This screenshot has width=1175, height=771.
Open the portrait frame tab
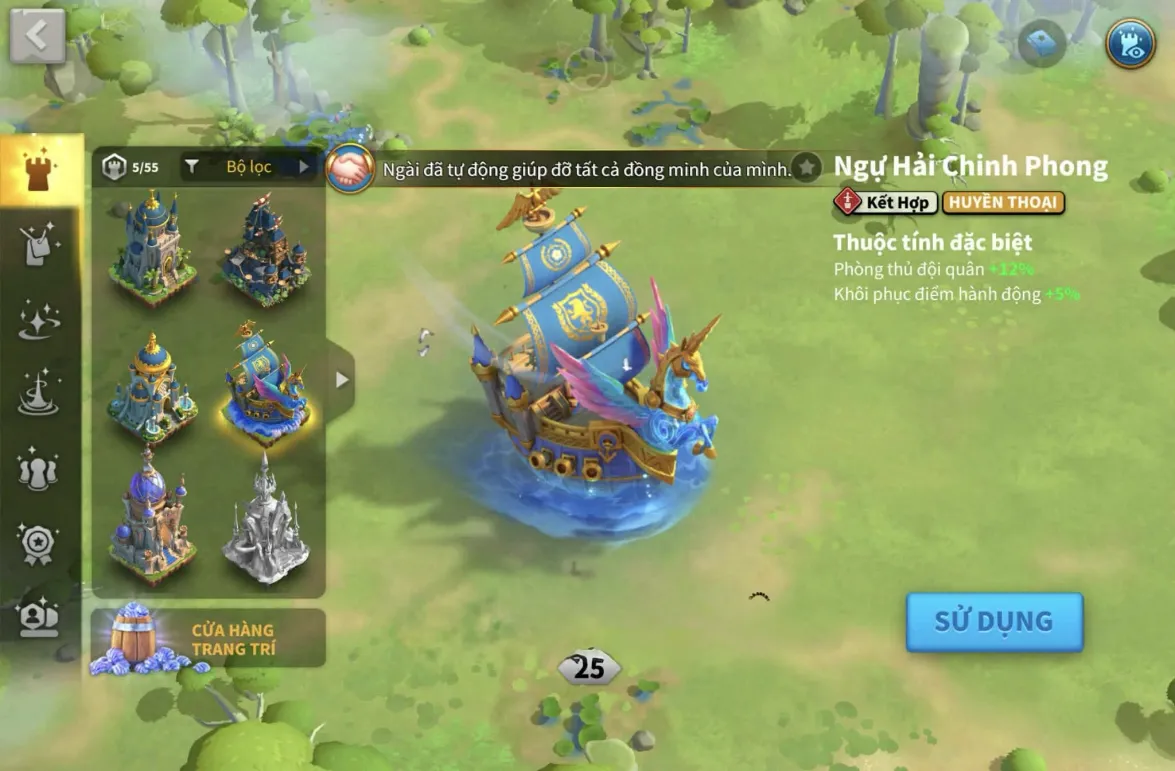[40, 617]
